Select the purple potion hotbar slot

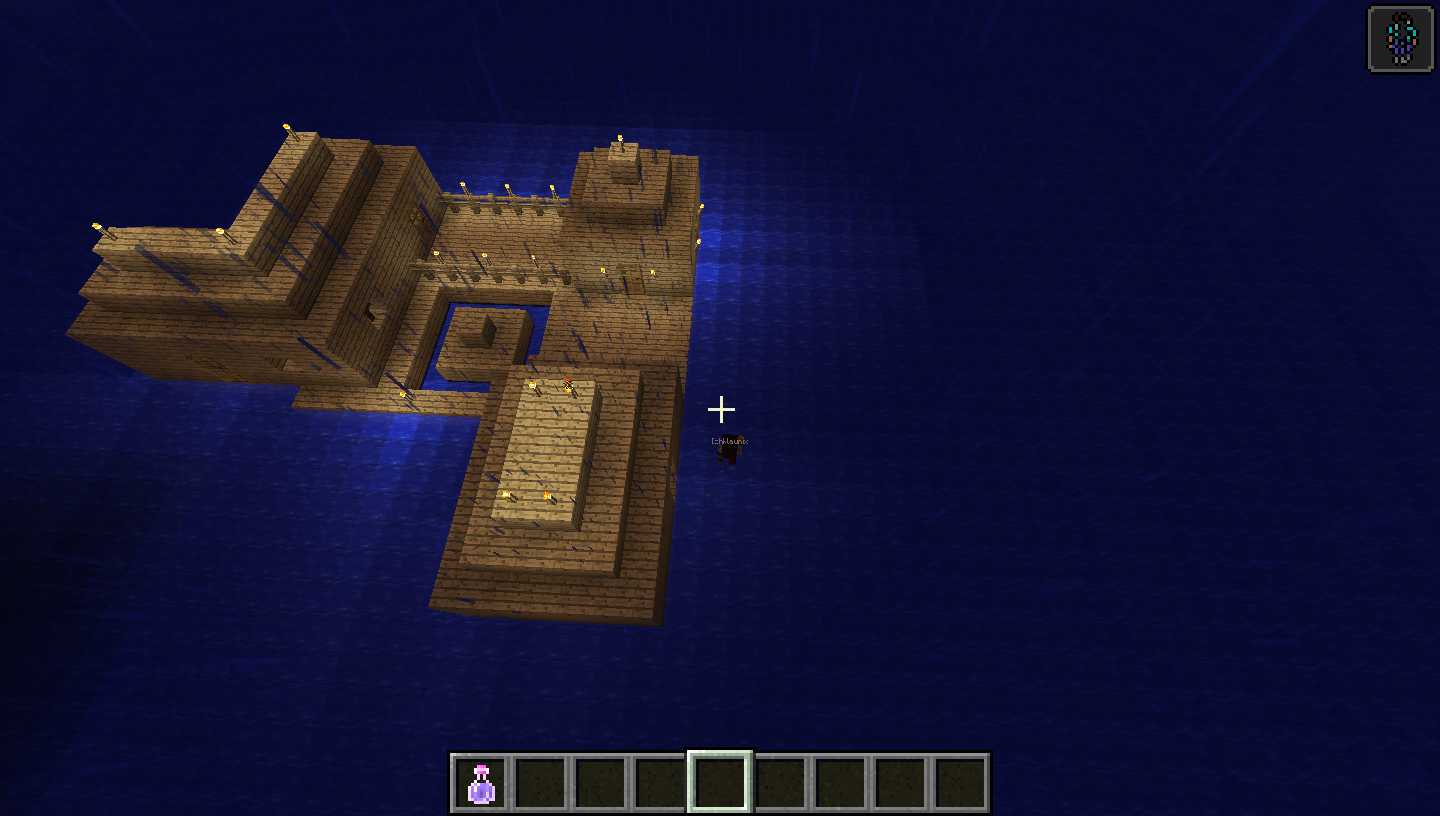tap(481, 782)
